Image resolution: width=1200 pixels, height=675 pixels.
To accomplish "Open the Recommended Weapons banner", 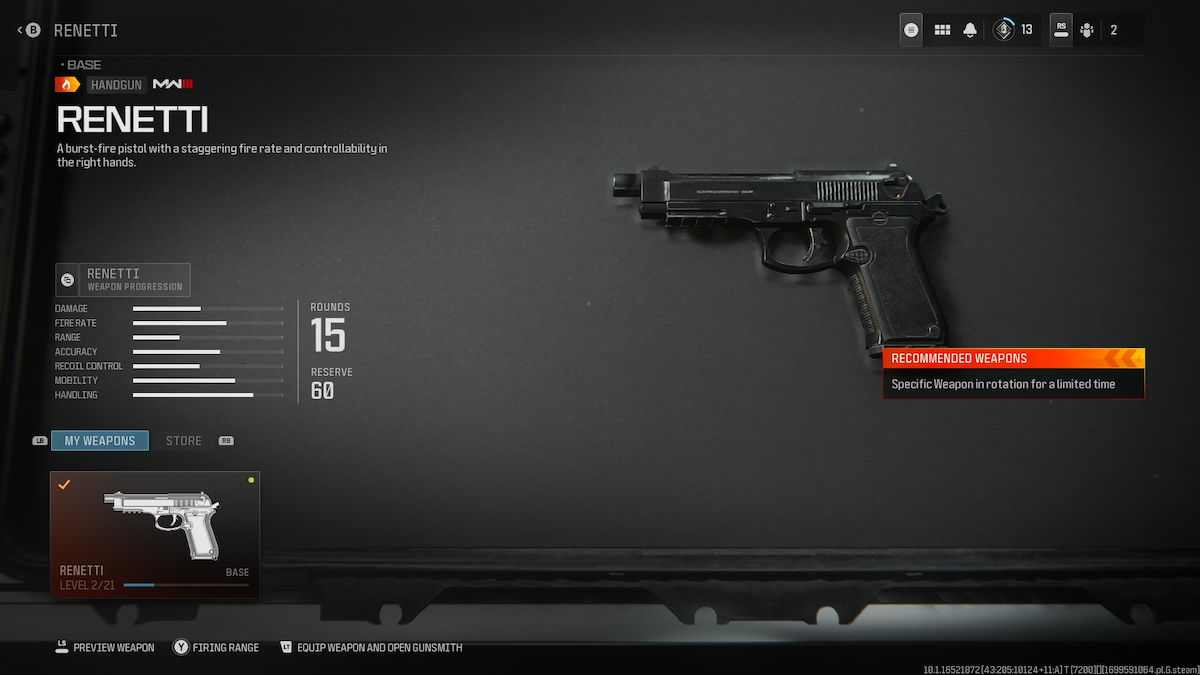I will tap(1013, 372).
